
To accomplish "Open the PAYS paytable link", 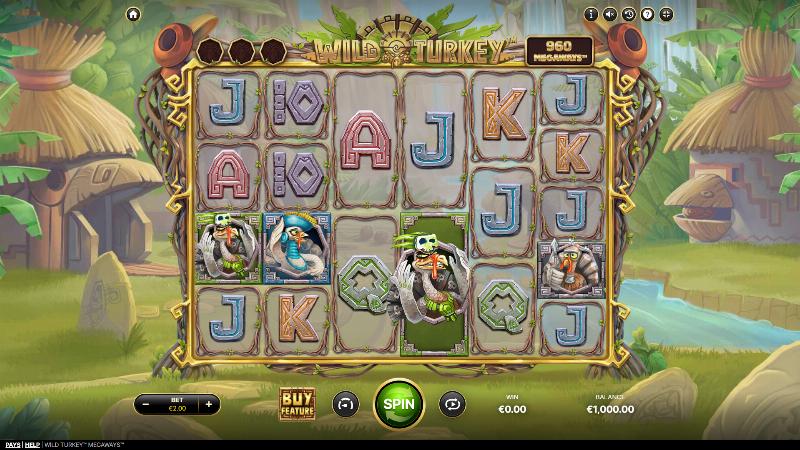I will [x=11, y=444].
